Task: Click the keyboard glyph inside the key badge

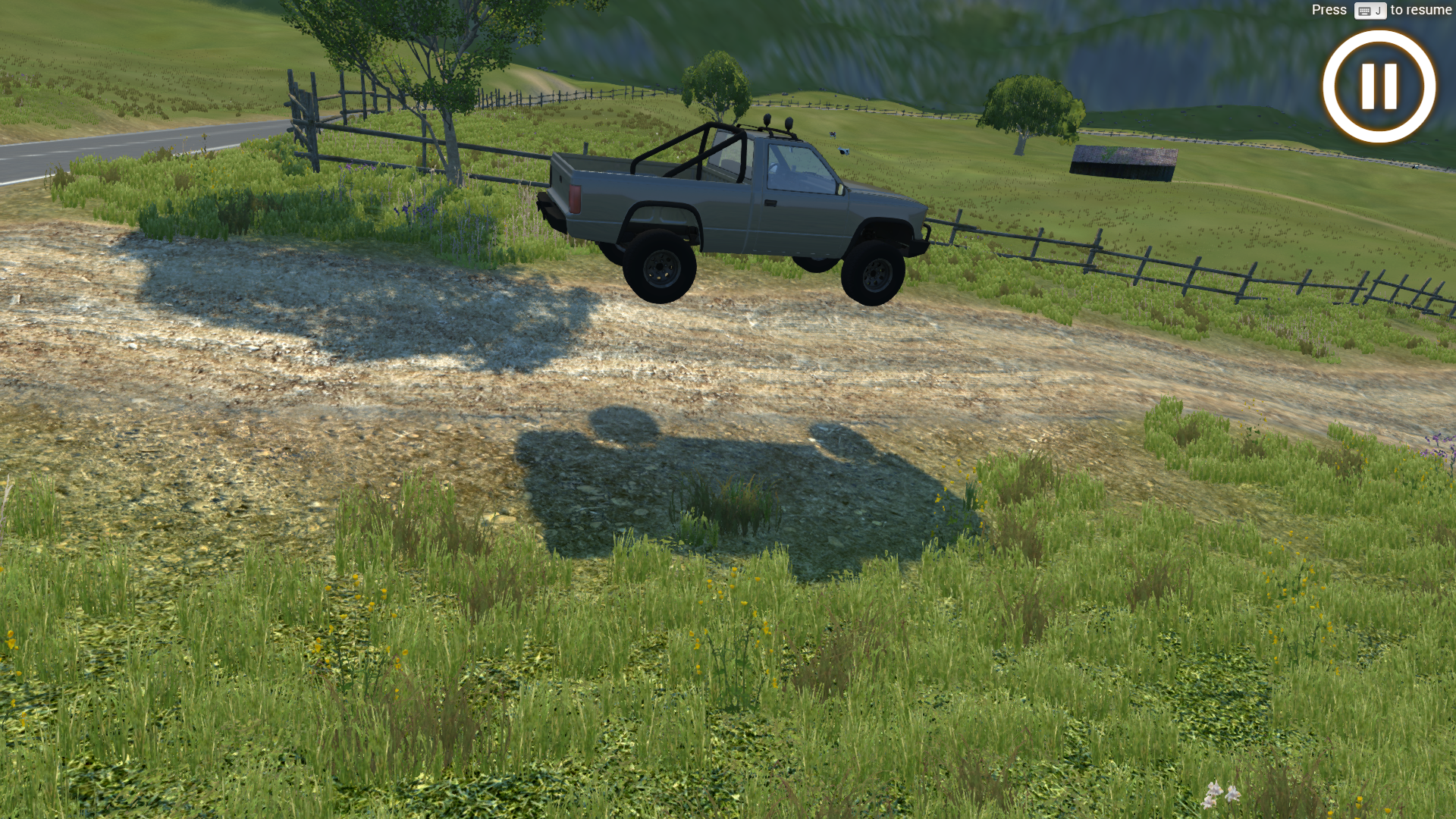Action: tap(1365, 11)
